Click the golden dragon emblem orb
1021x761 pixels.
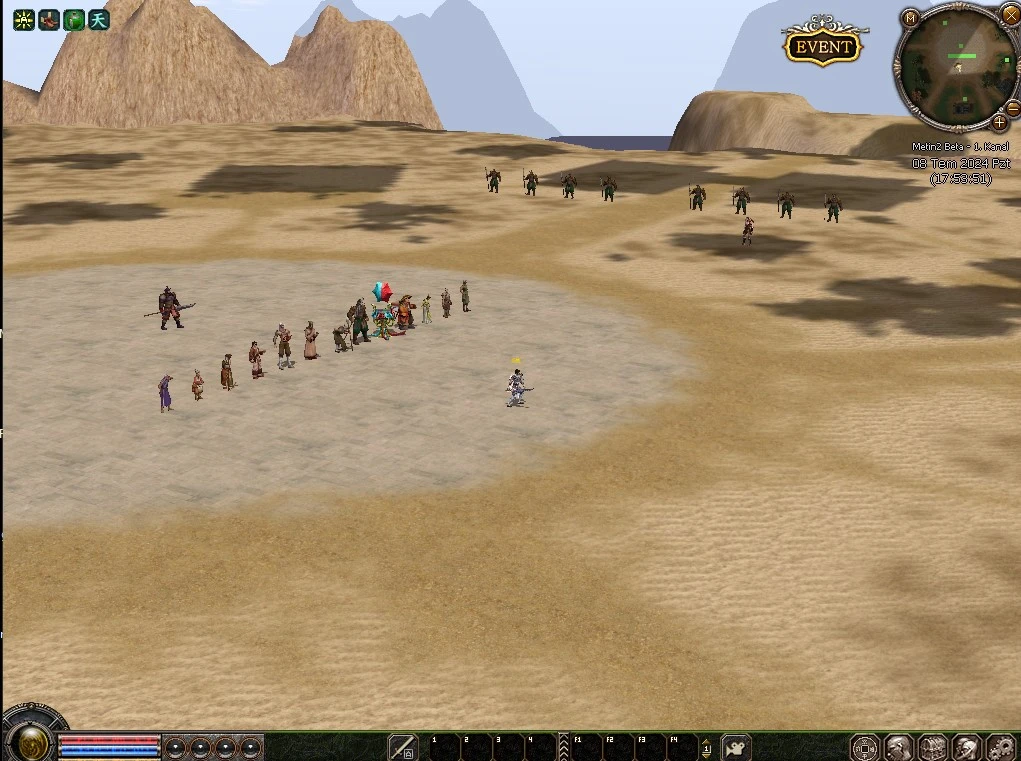click(33, 741)
